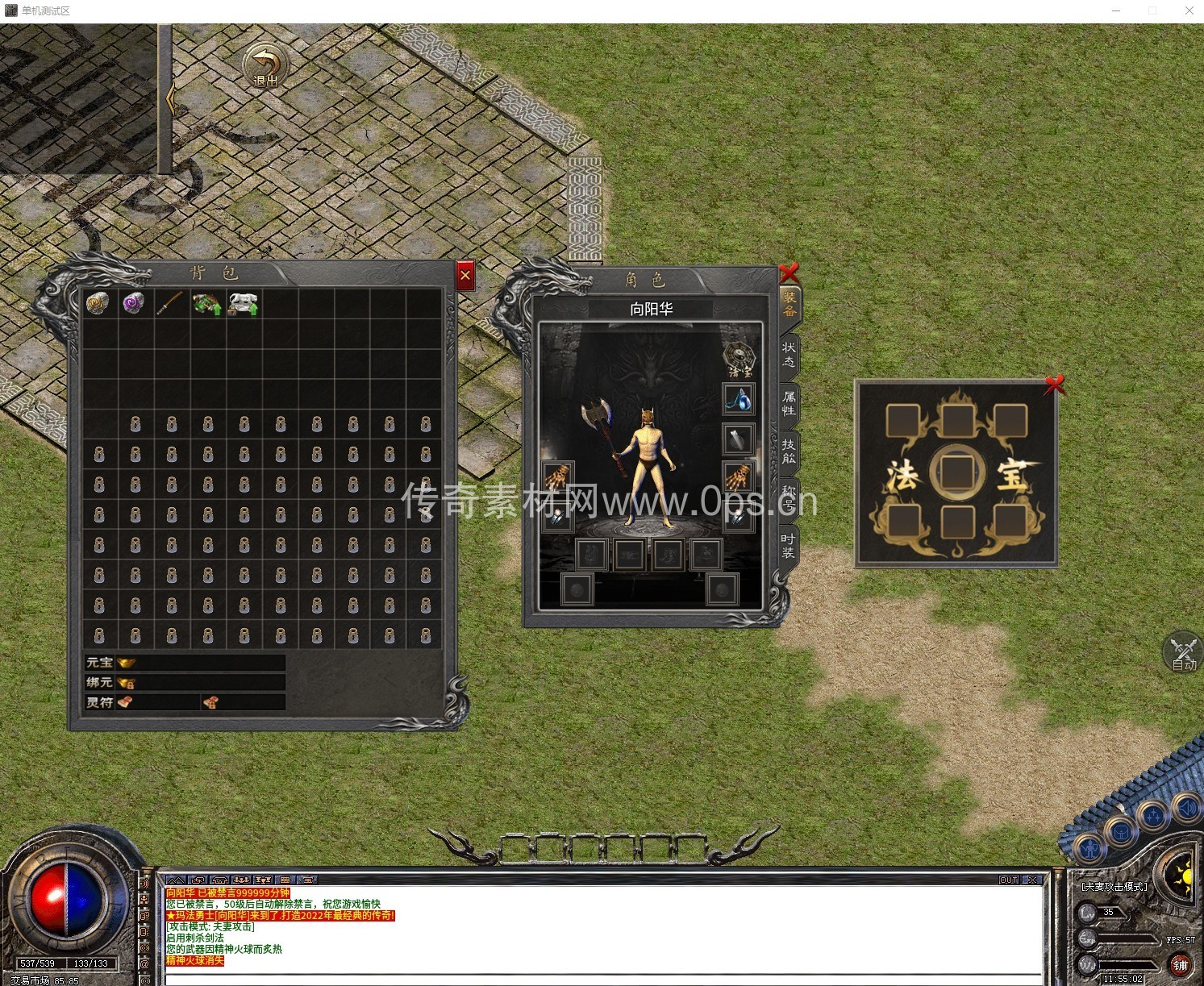Select the white locked chest item
The image size is (1204, 986).
point(243,303)
